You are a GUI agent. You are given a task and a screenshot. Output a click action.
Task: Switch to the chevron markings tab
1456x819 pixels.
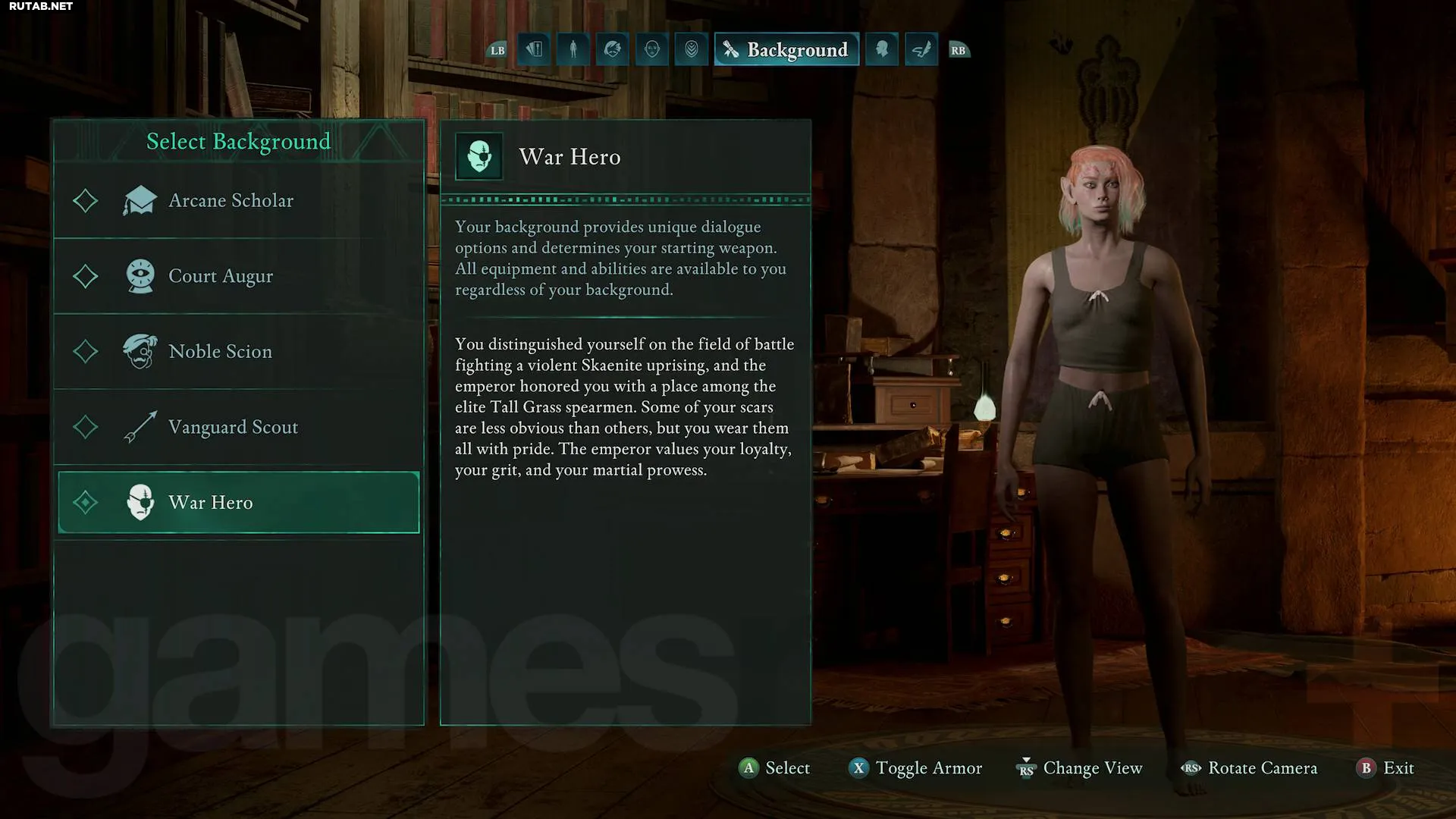692,50
